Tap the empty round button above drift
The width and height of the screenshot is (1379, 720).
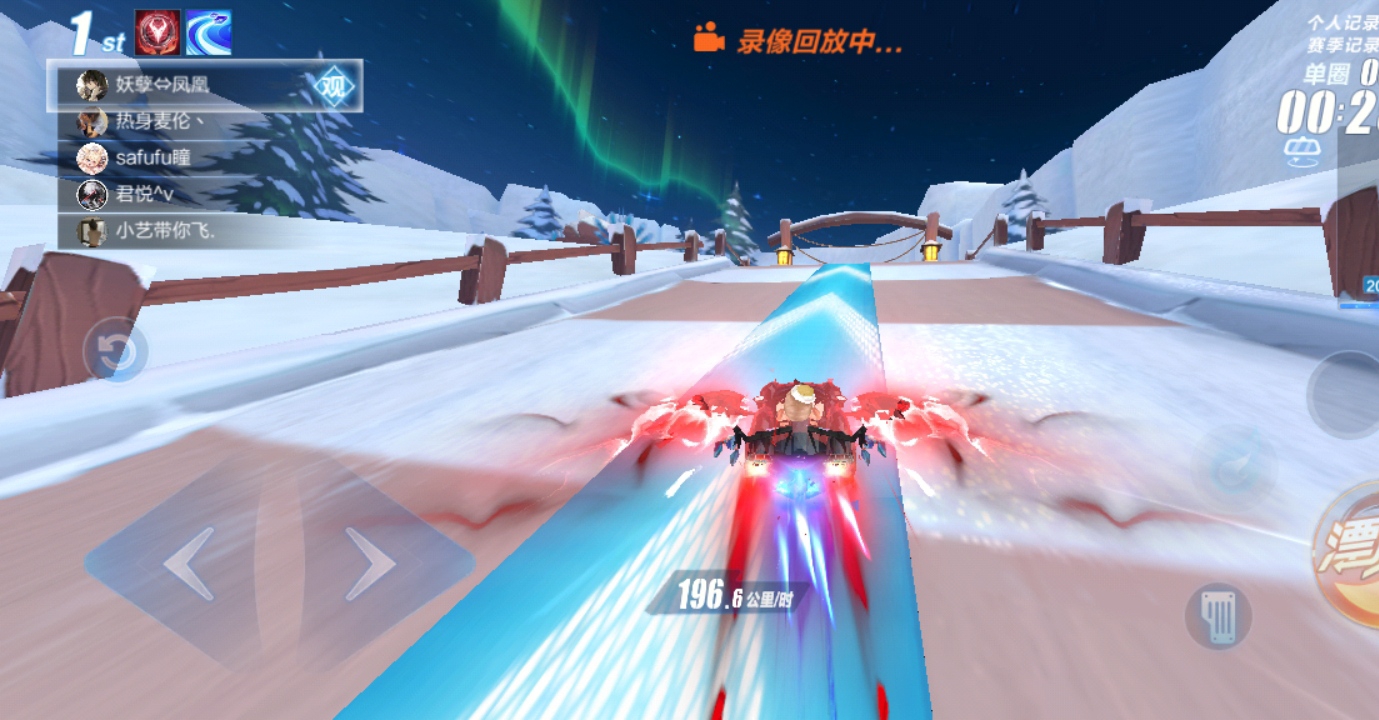1346,393
